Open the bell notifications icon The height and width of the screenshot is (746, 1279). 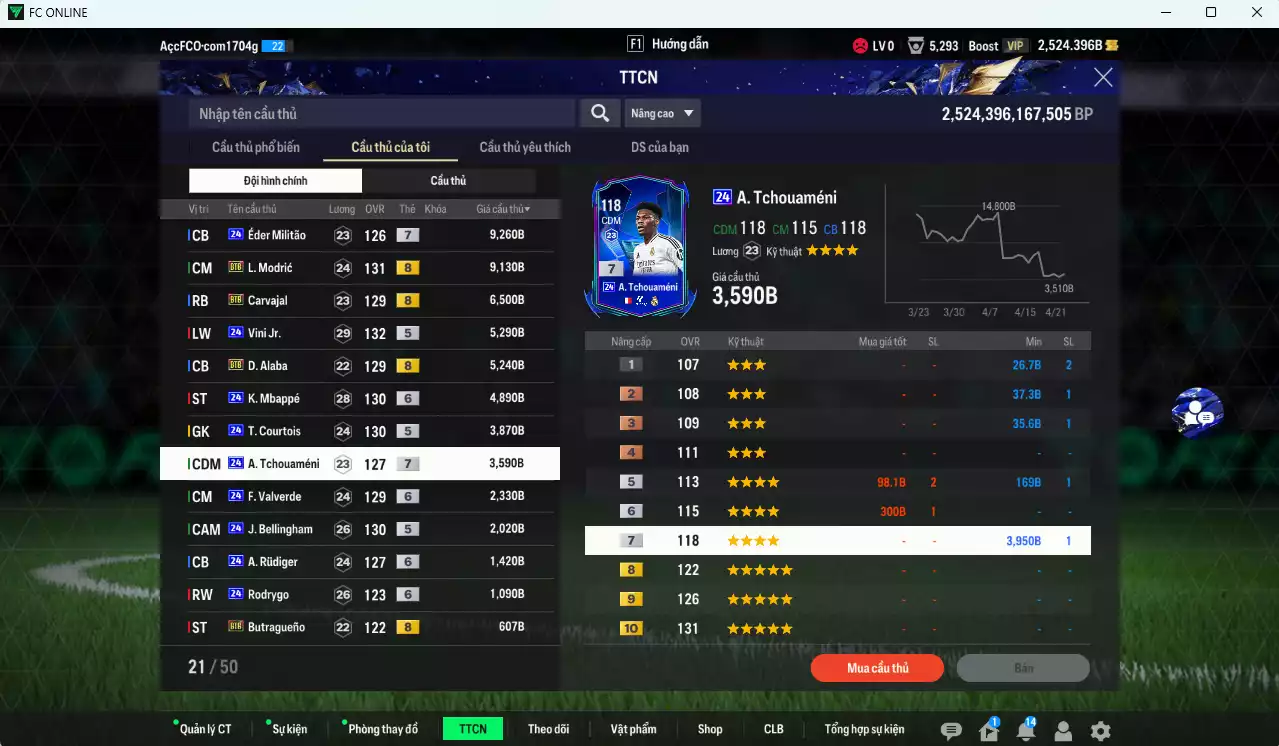(x=1025, y=731)
